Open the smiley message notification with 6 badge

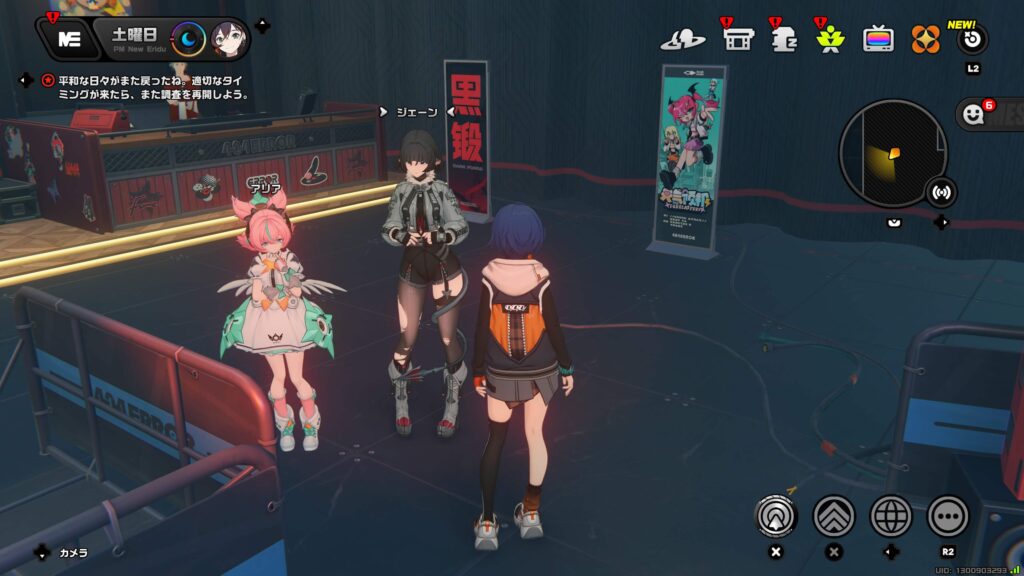973,114
